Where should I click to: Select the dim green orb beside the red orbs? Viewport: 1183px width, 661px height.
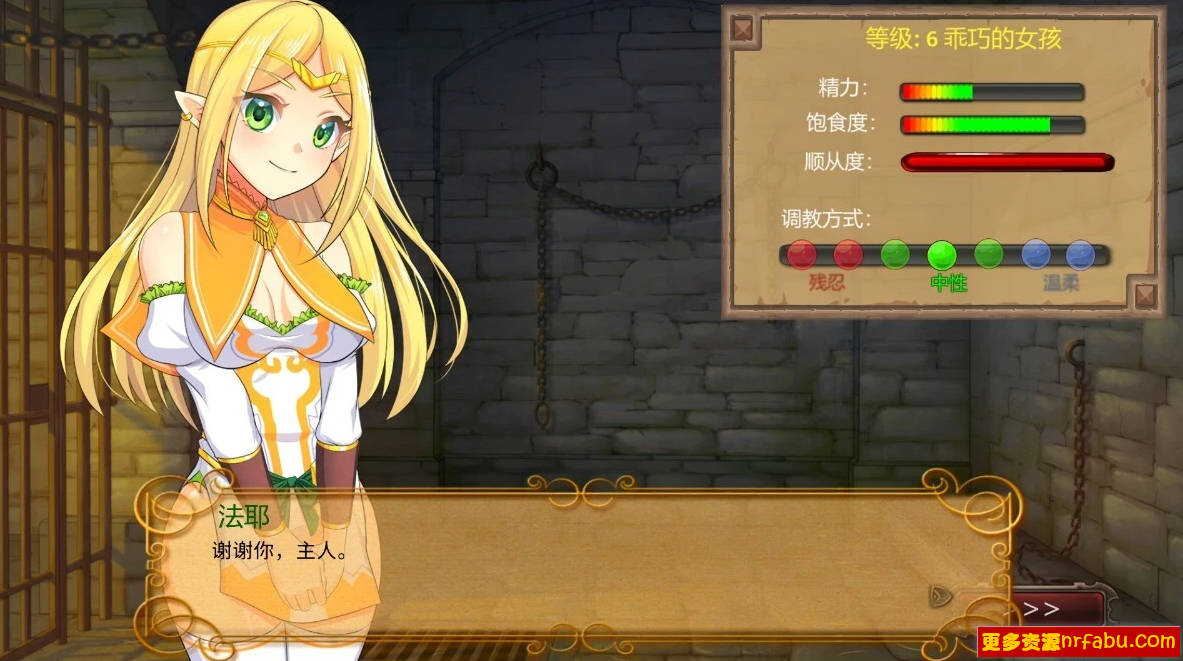pyautogui.click(x=895, y=254)
